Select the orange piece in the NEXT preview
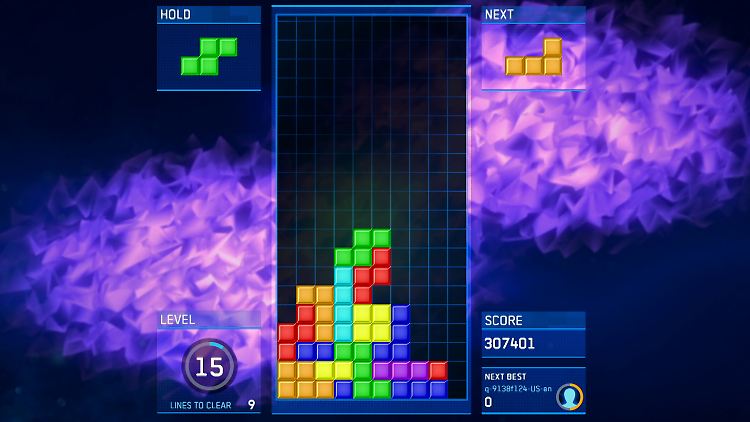This screenshot has height=422, width=750. click(x=535, y=60)
